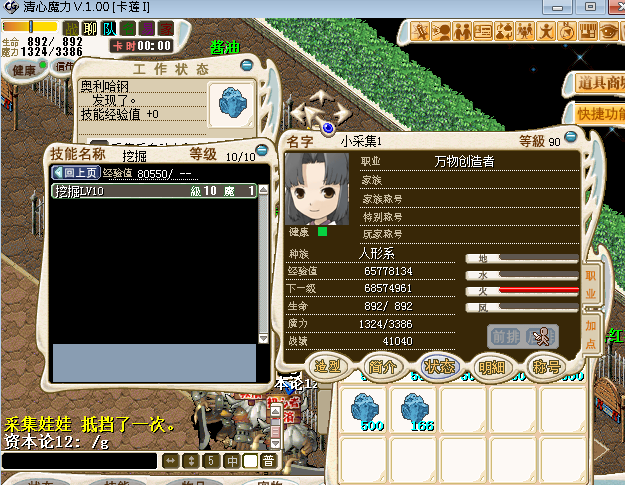Select the 状态 tab
Viewport: 625px width, 485px height.
pos(439,366)
